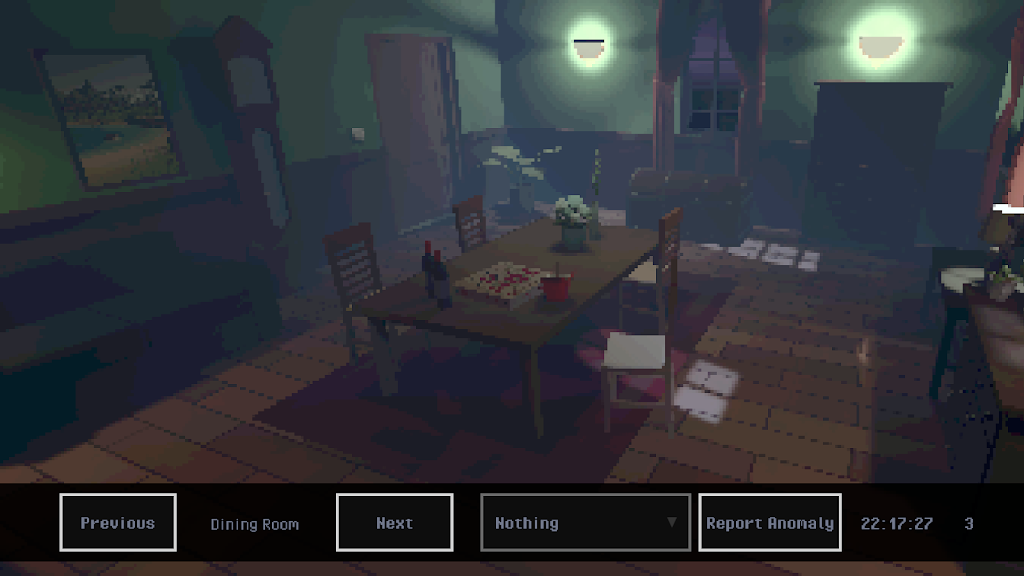
Task: Go to the Previous camera view
Action: click(x=118, y=522)
